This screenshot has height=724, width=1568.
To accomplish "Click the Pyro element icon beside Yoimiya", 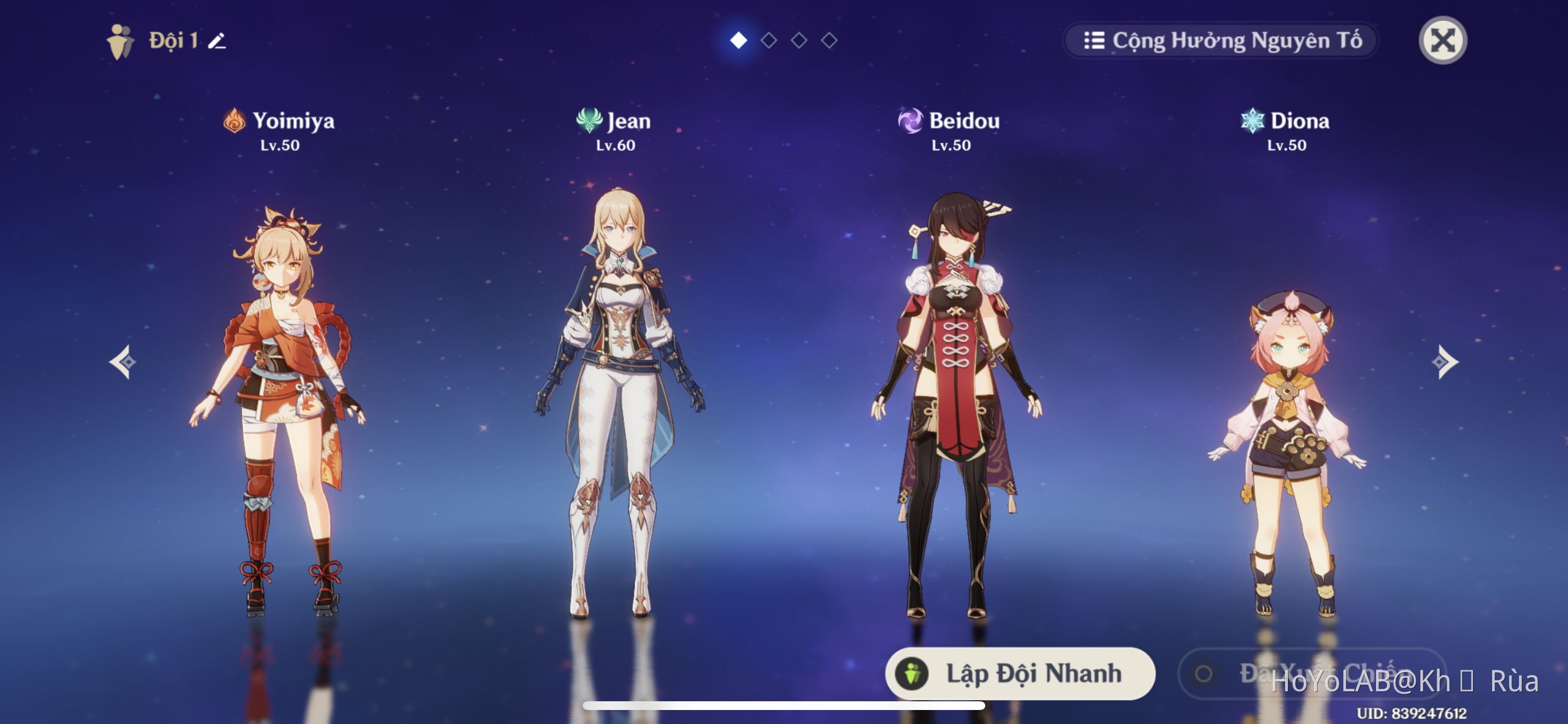I will click(233, 121).
